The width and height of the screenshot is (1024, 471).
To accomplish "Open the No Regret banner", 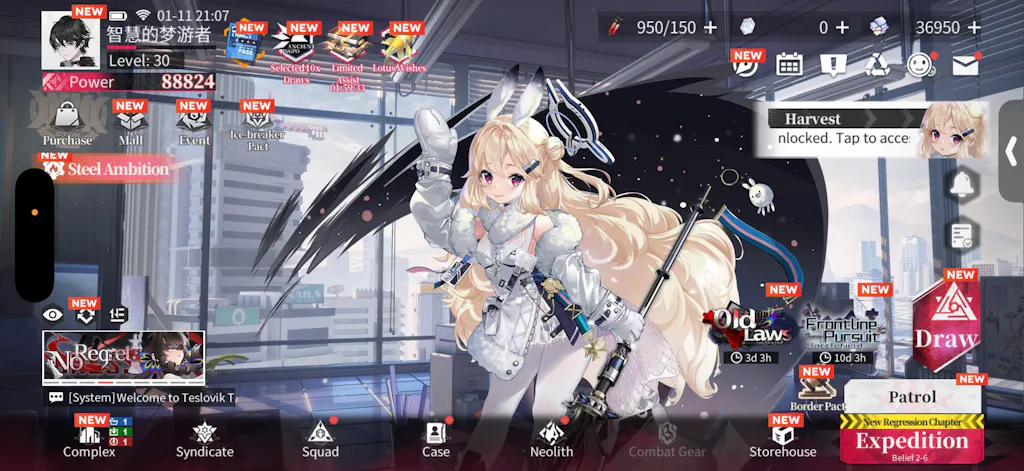I will pos(123,357).
